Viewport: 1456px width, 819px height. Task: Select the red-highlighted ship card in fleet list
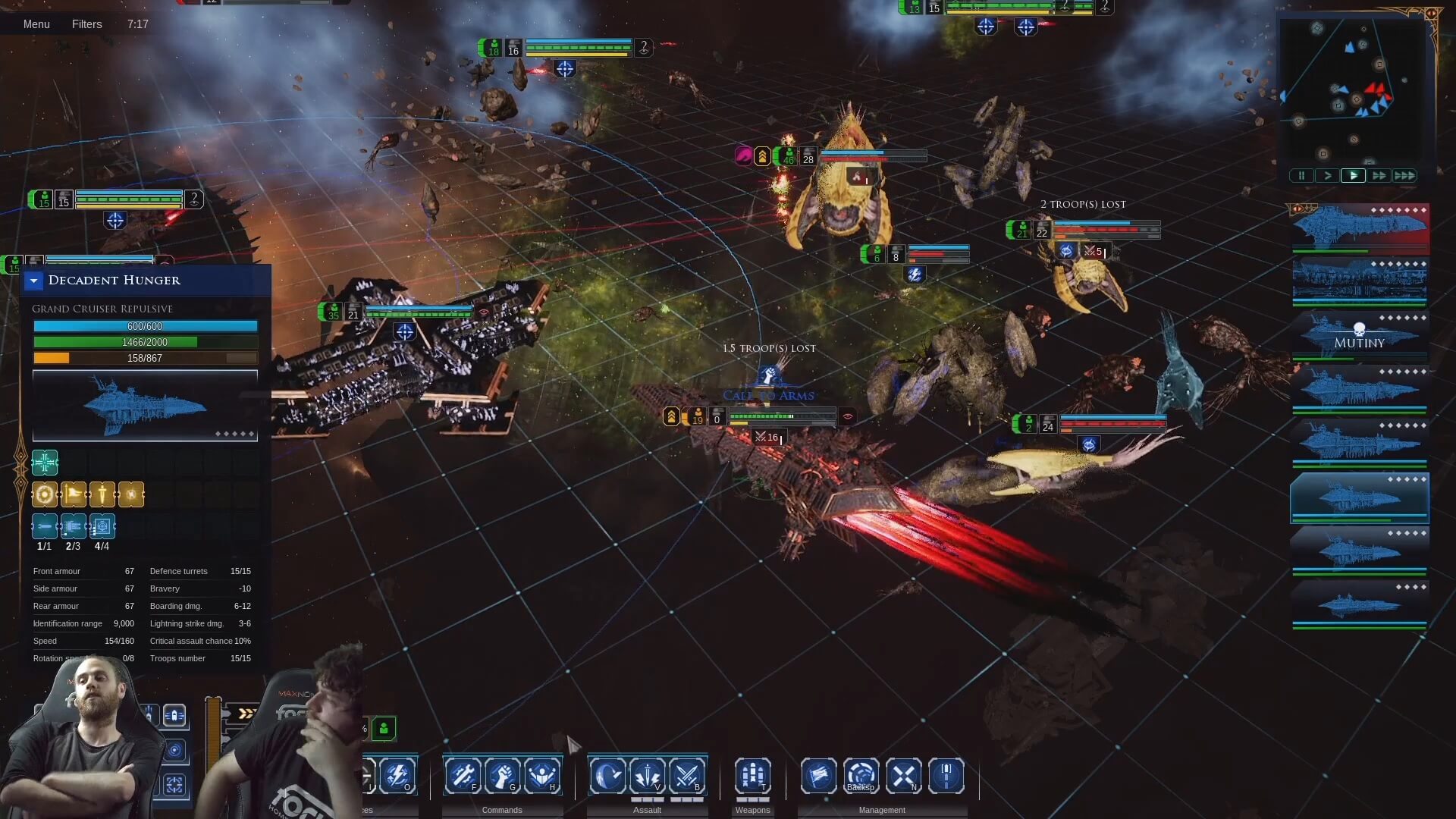coord(1359,227)
